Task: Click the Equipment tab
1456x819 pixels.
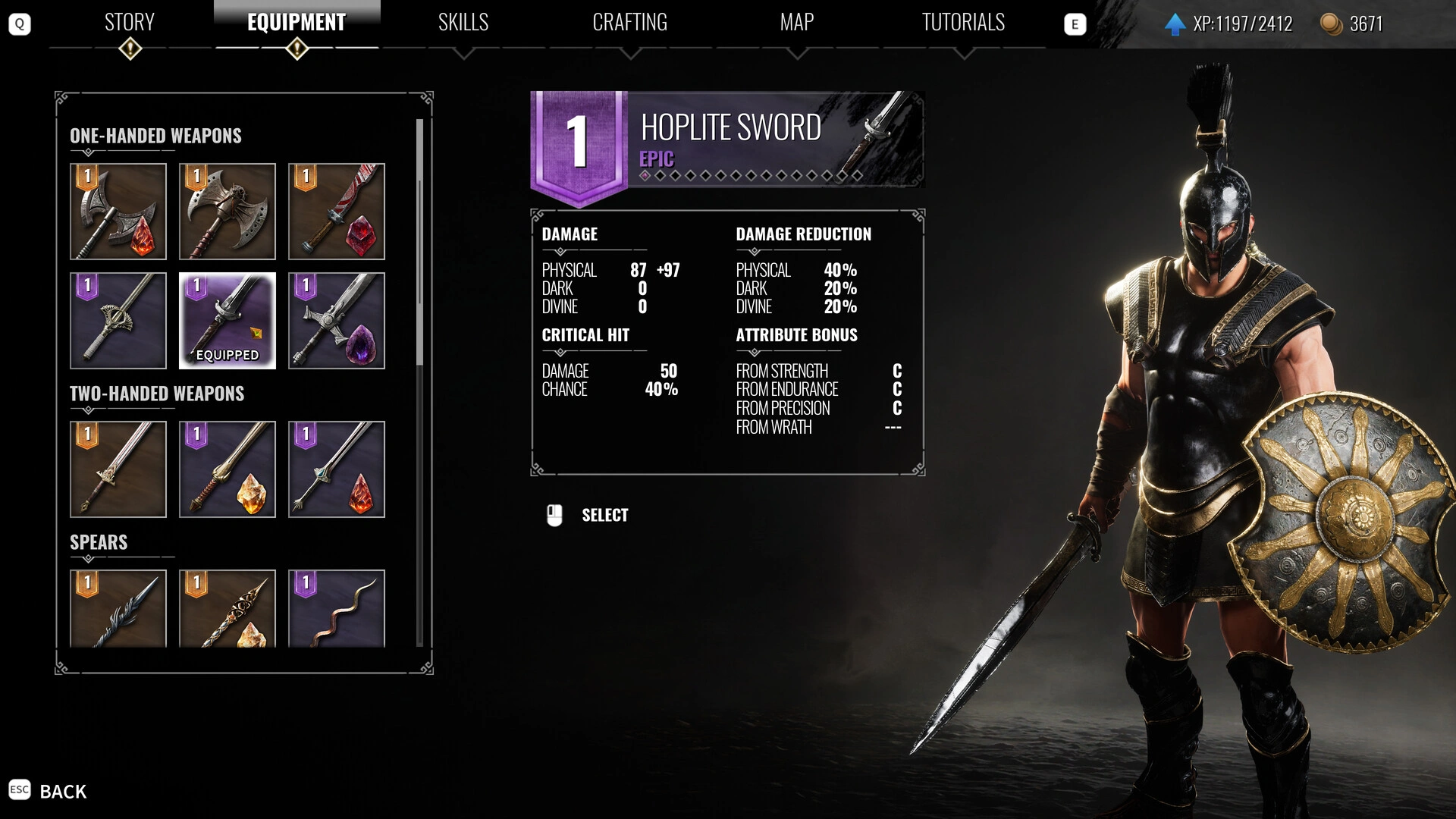Action: [297, 23]
